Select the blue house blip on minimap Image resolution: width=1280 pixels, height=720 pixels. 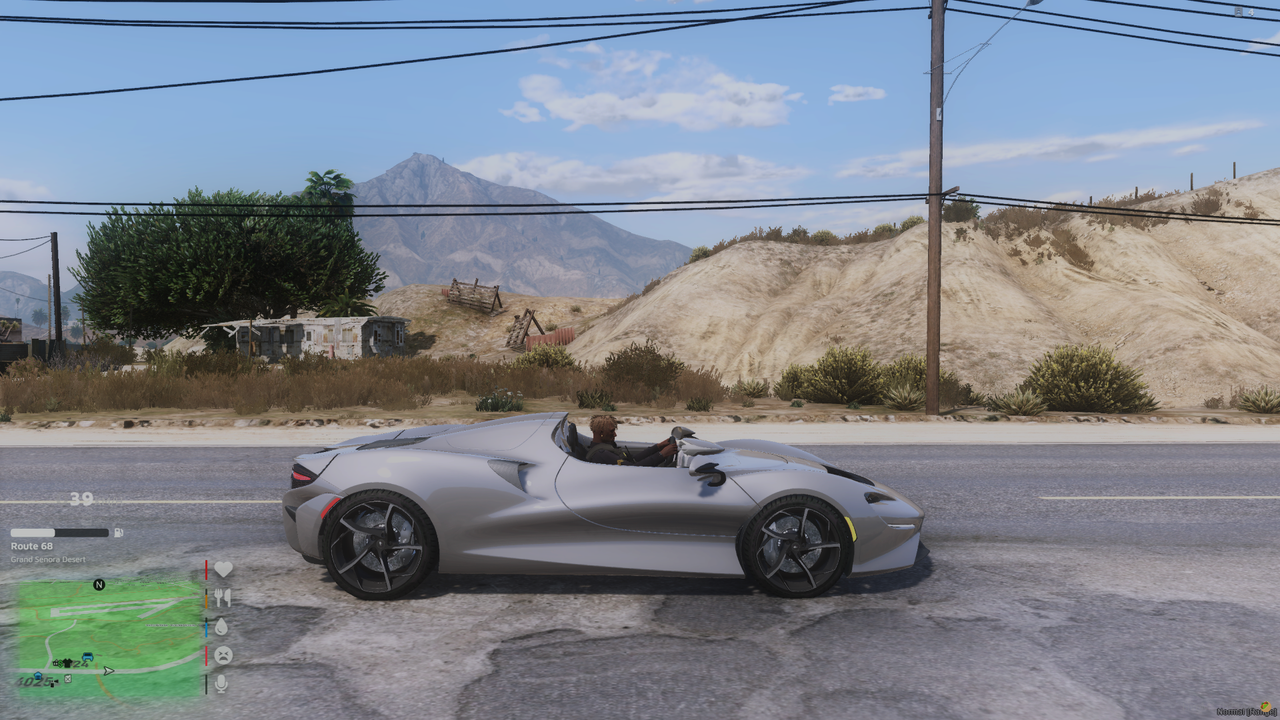38,675
